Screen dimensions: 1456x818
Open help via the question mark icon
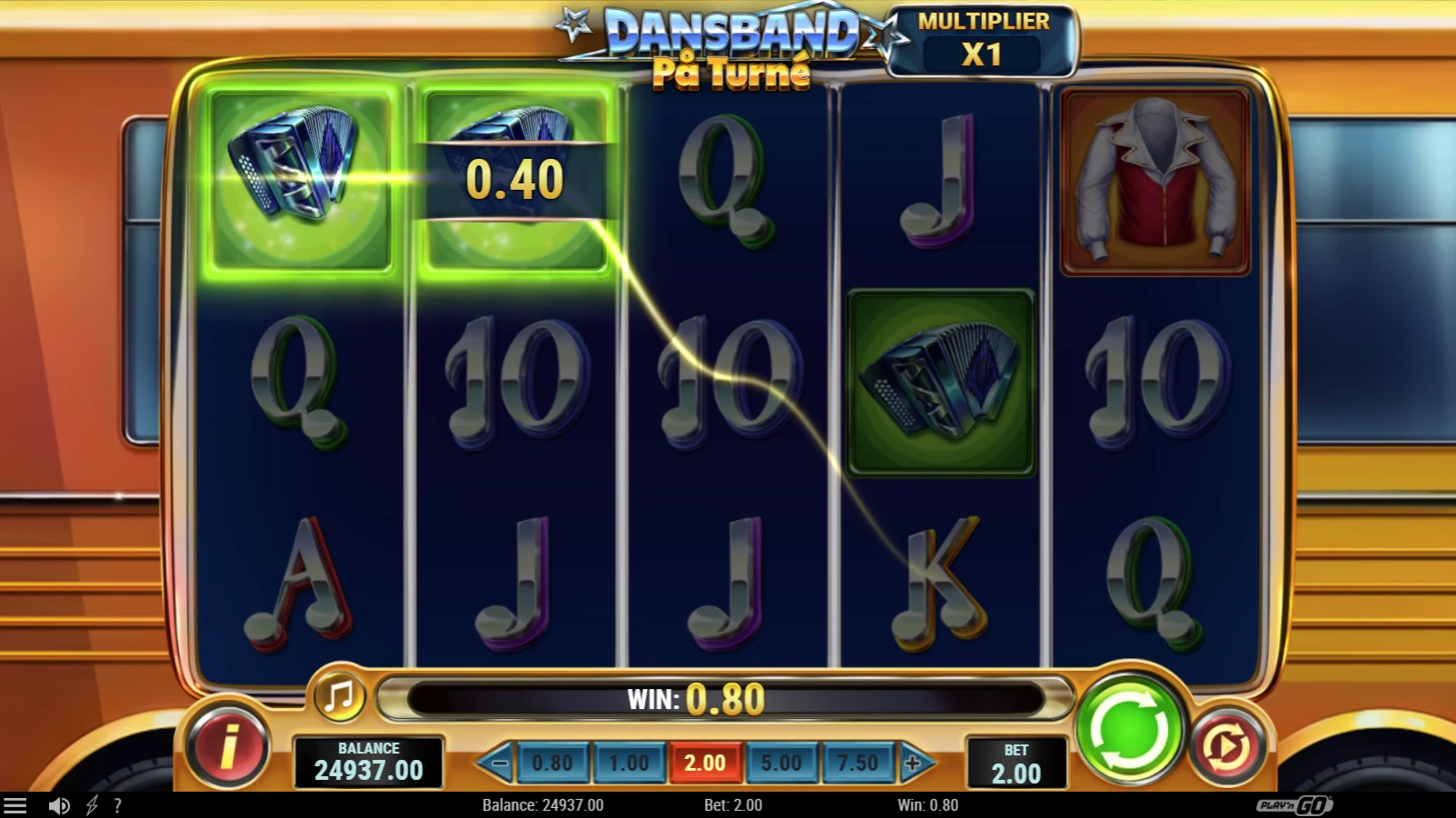116,804
